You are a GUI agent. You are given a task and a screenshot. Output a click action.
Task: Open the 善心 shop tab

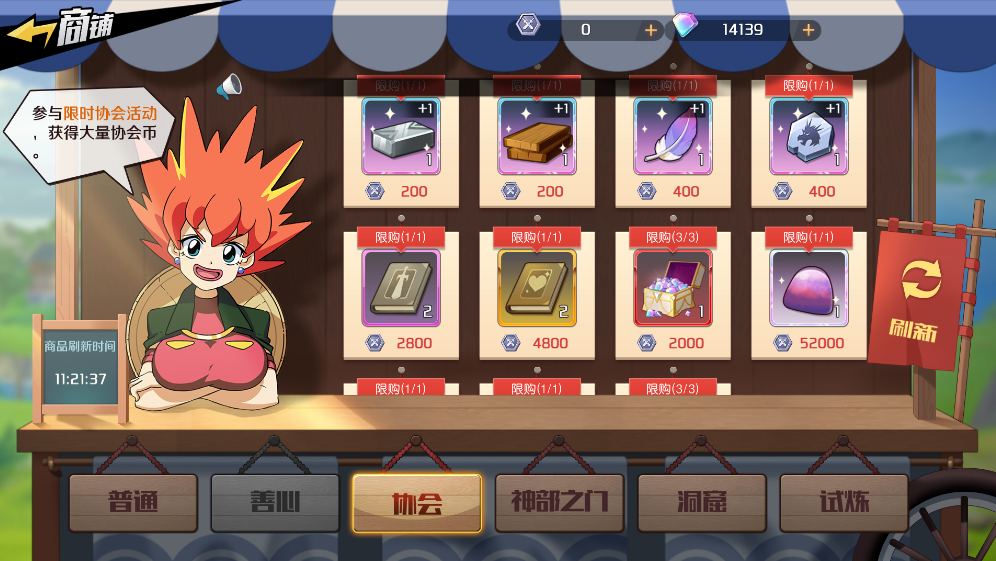(275, 502)
